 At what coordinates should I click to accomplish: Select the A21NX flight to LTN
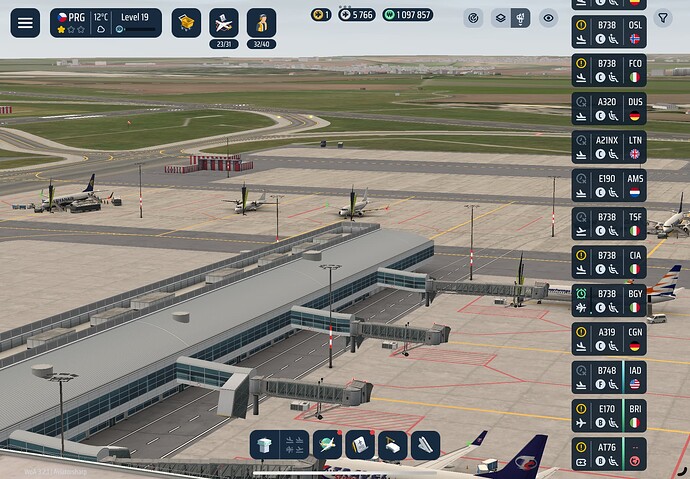pos(609,147)
